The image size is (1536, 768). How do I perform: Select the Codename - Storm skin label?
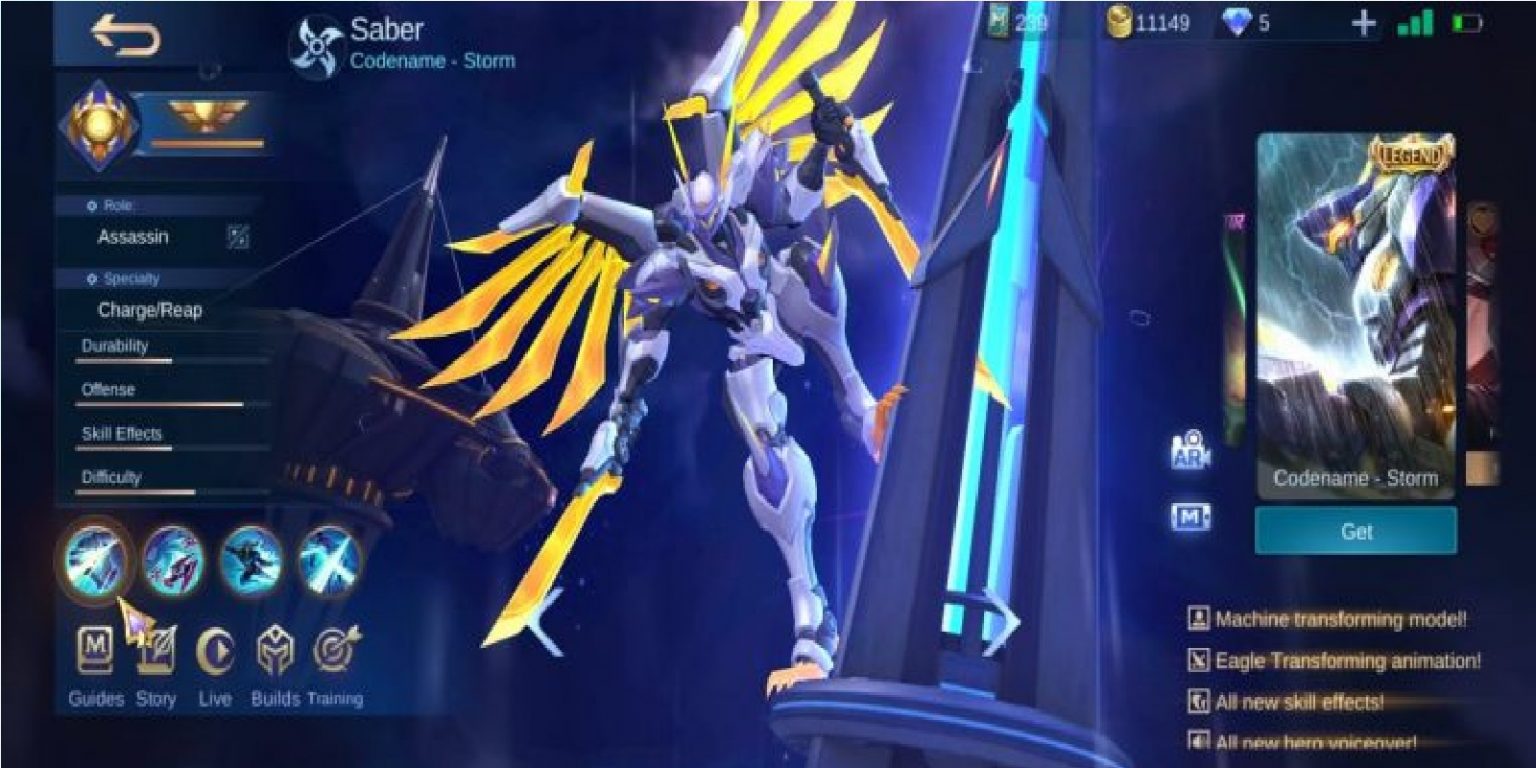[x=1354, y=479]
